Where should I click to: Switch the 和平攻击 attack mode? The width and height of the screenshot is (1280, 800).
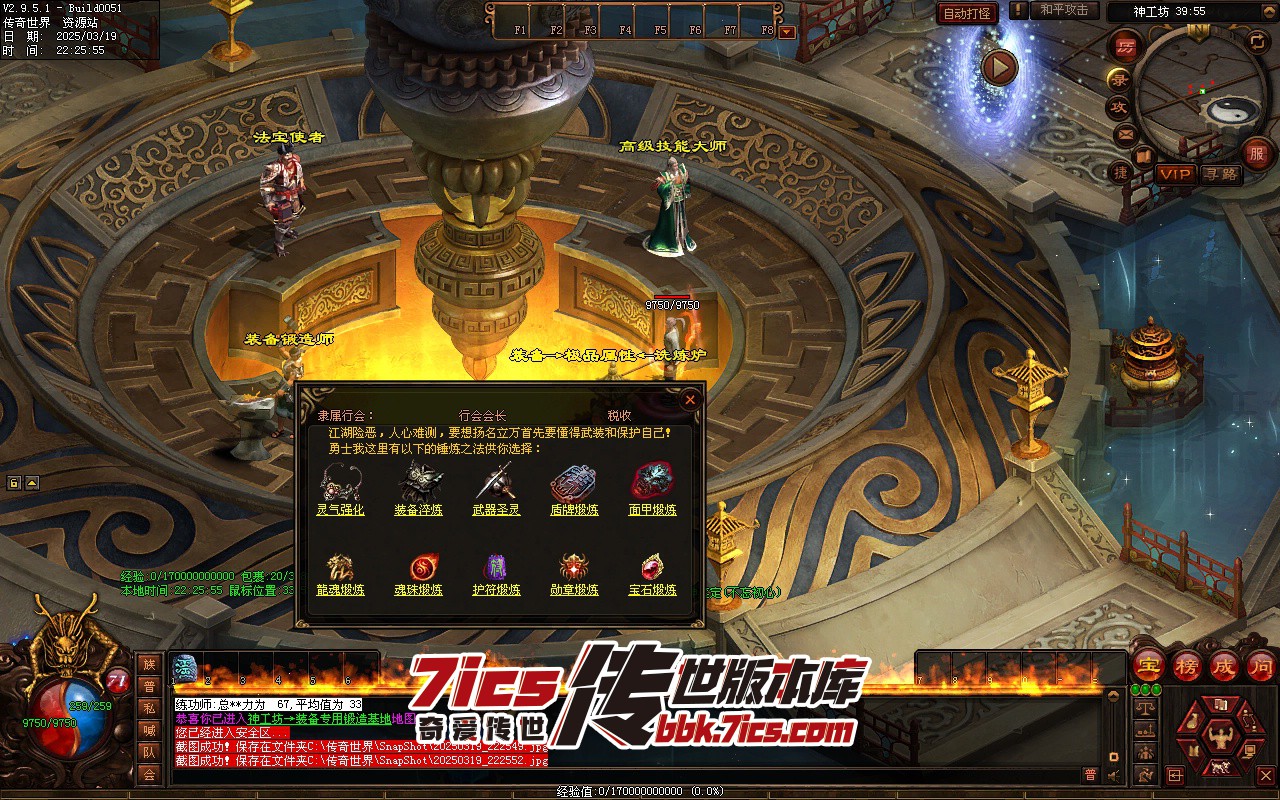click(x=1063, y=10)
